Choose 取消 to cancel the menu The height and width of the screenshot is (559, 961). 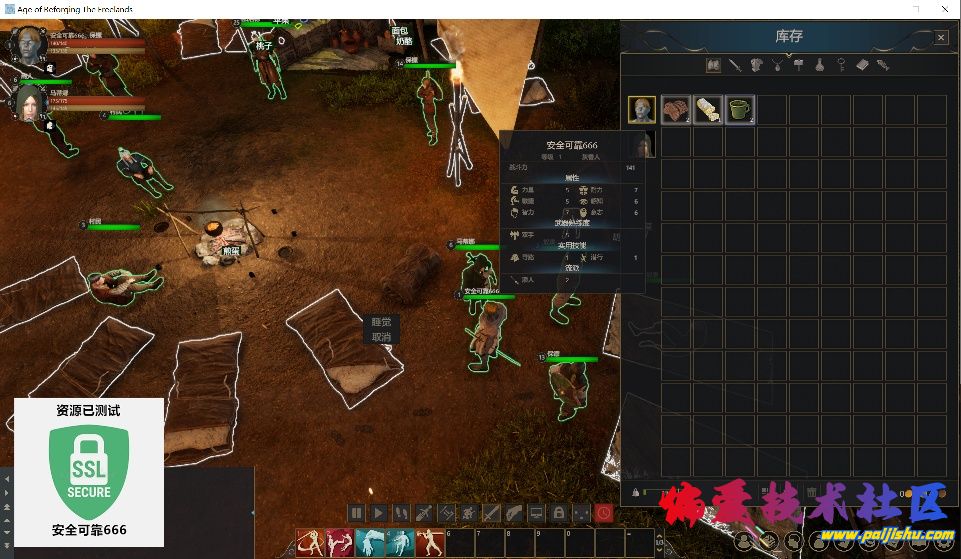point(381,337)
